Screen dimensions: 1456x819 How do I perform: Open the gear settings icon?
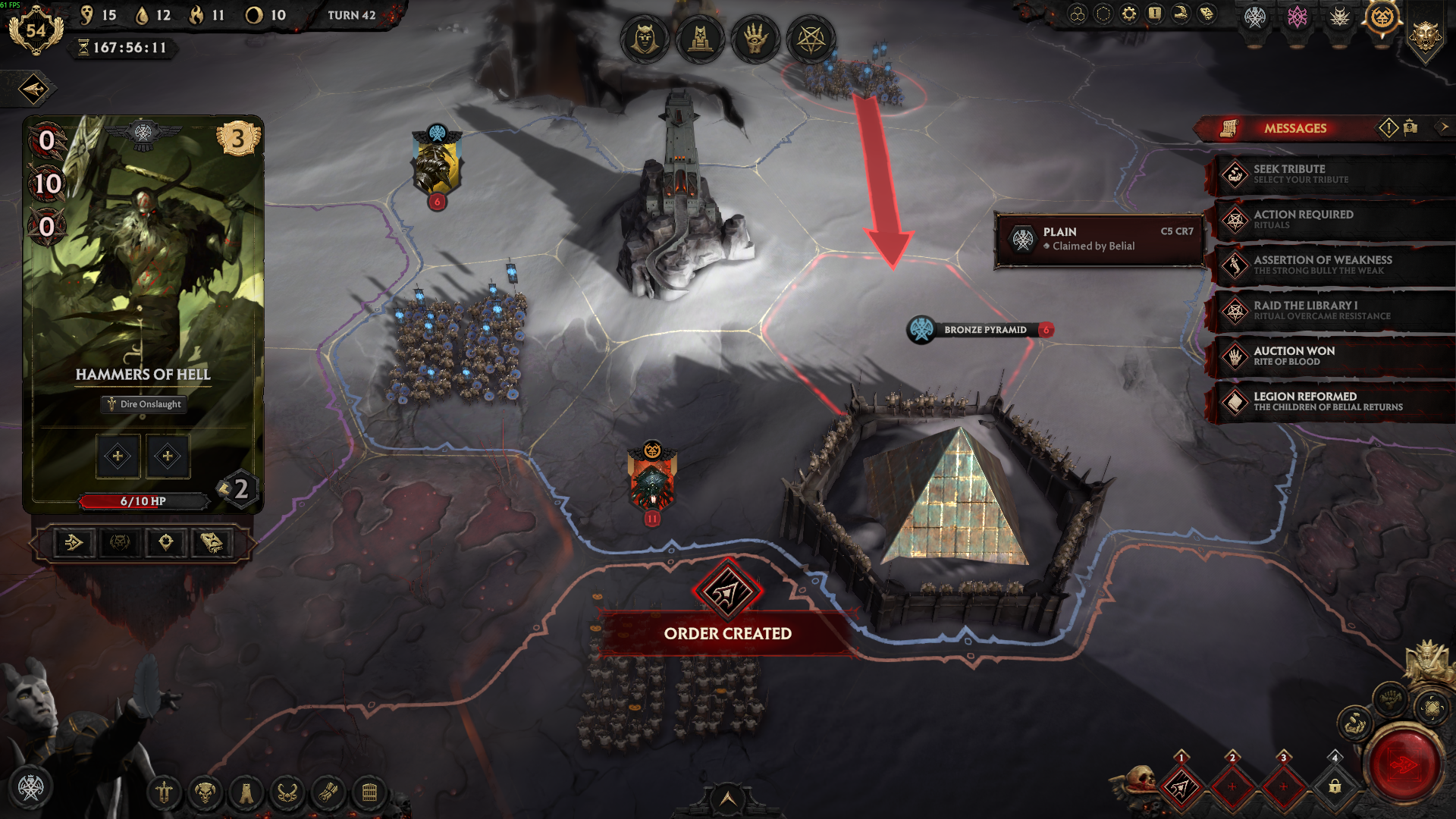click(x=1128, y=14)
